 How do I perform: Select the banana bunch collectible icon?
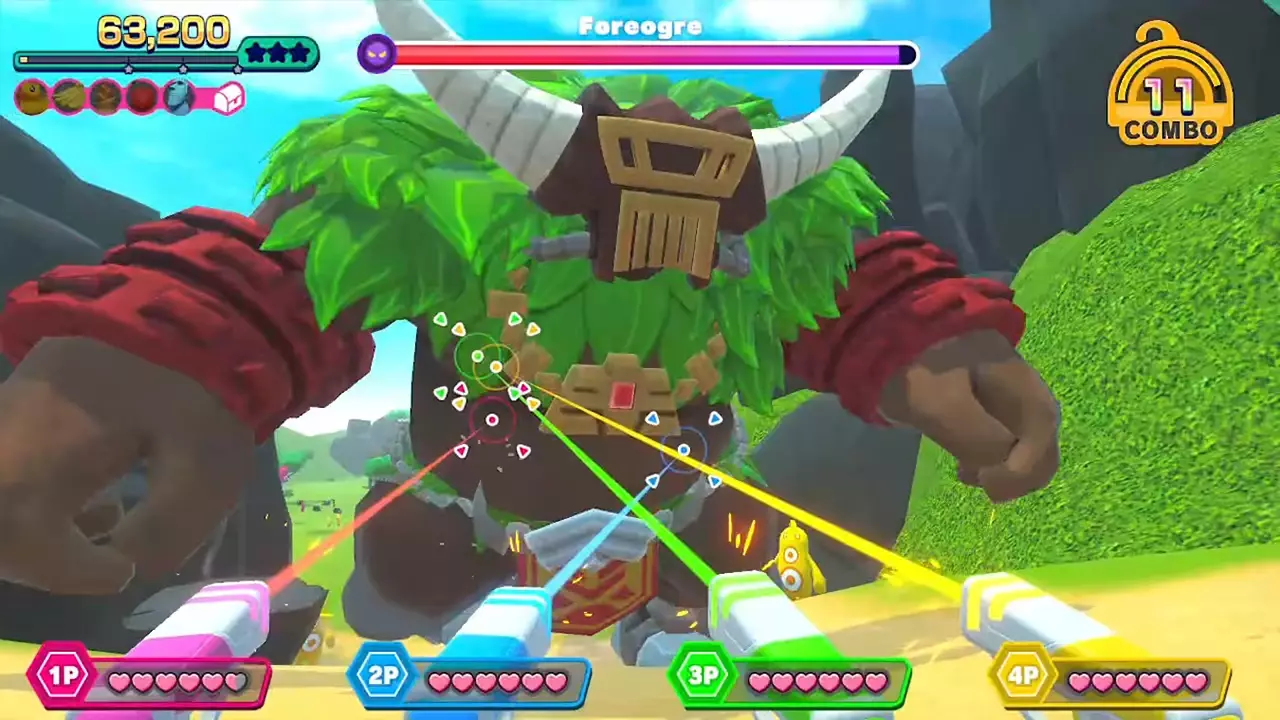tap(69, 97)
